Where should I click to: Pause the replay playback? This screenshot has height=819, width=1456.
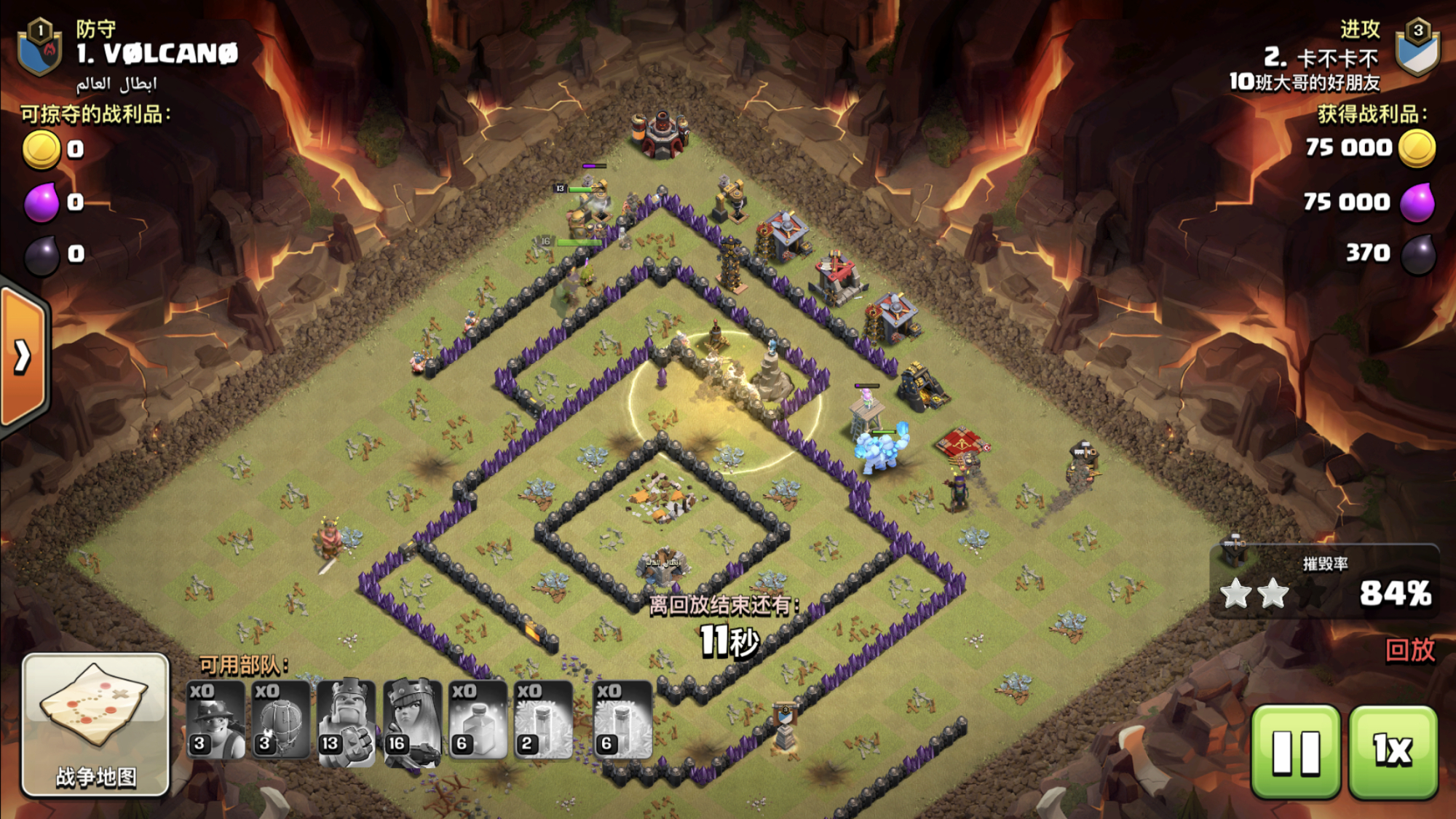coord(1296,751)
